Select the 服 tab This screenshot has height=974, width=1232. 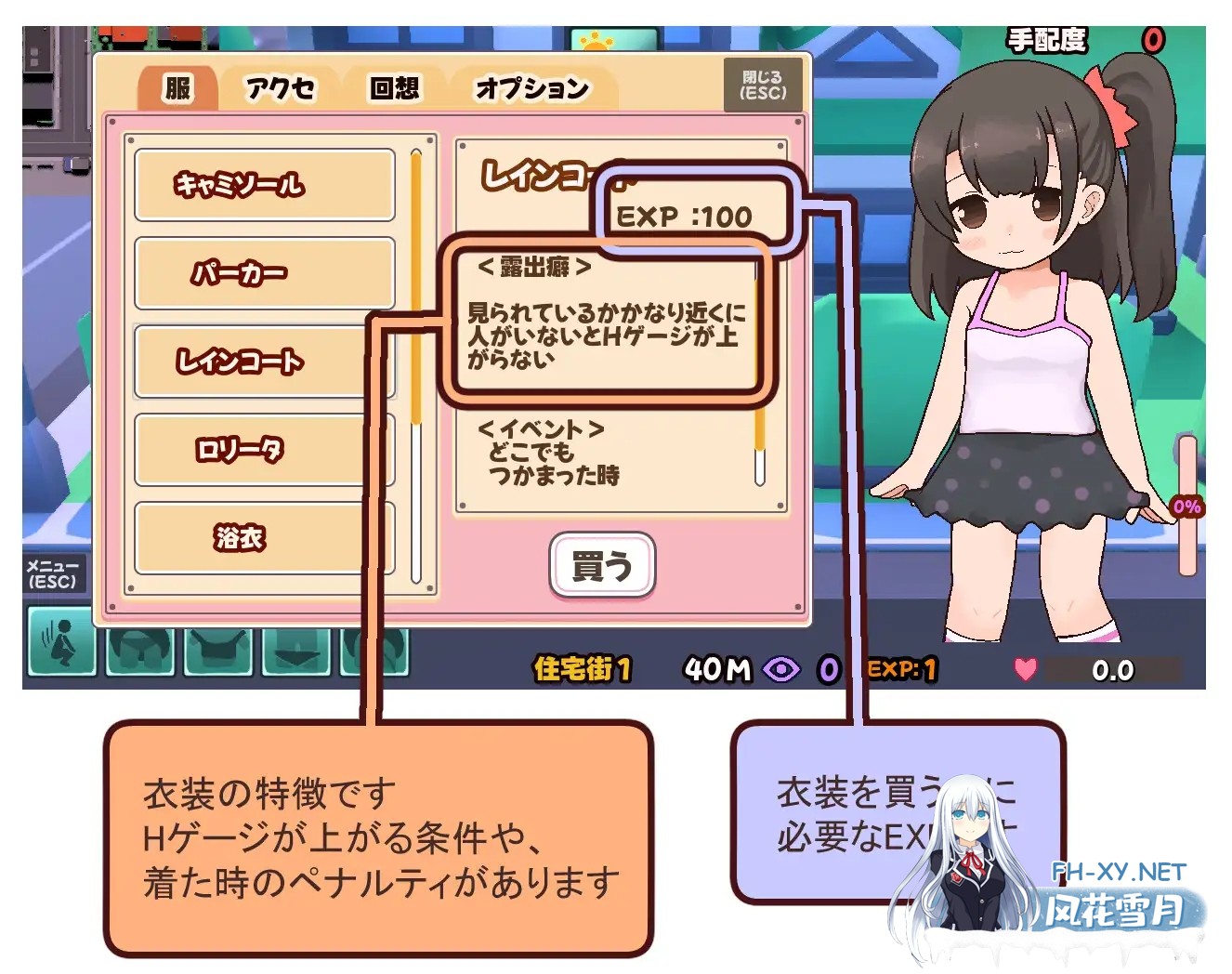coord(177,88)
